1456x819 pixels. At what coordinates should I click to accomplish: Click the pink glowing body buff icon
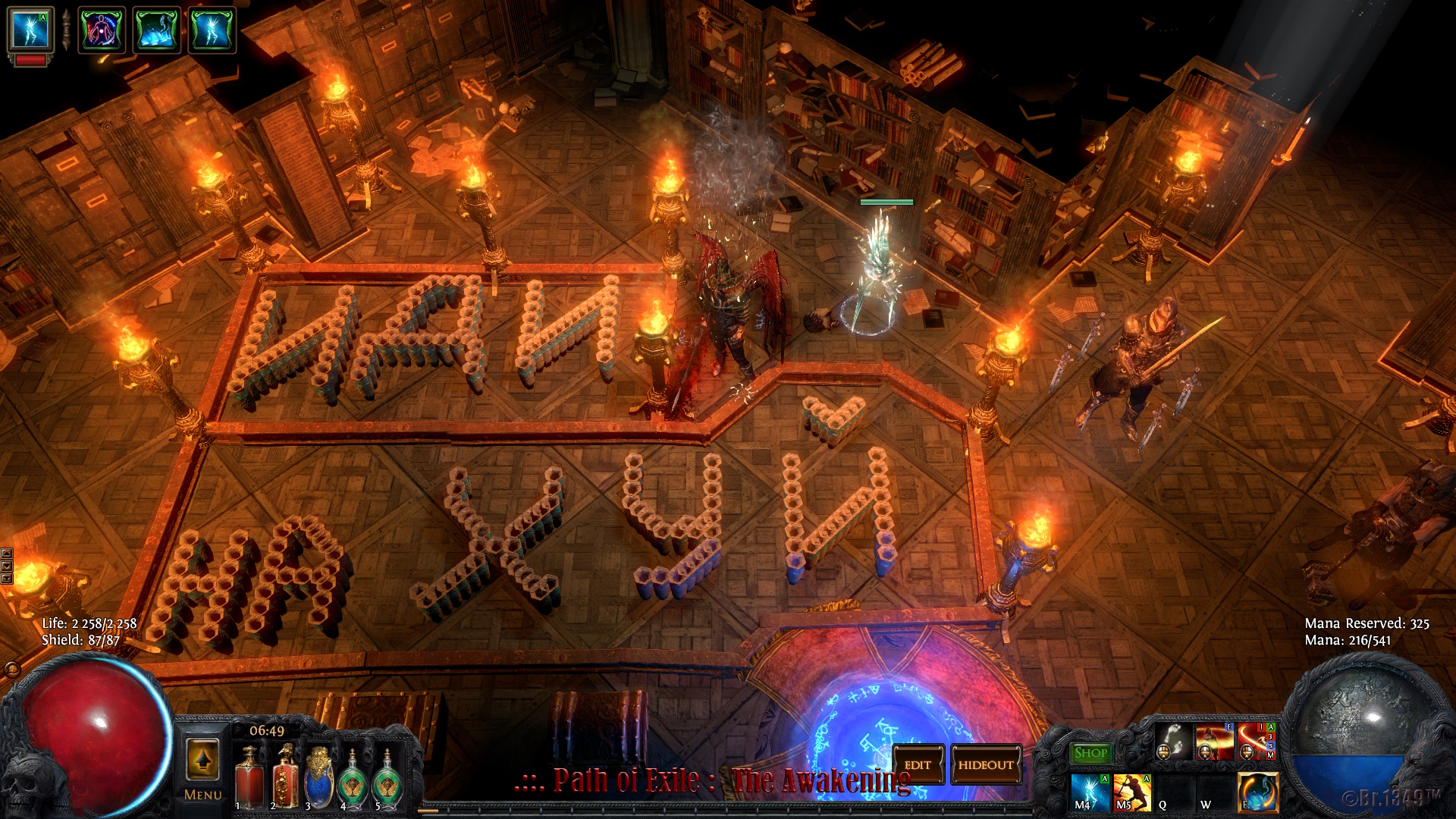[102, 30]
